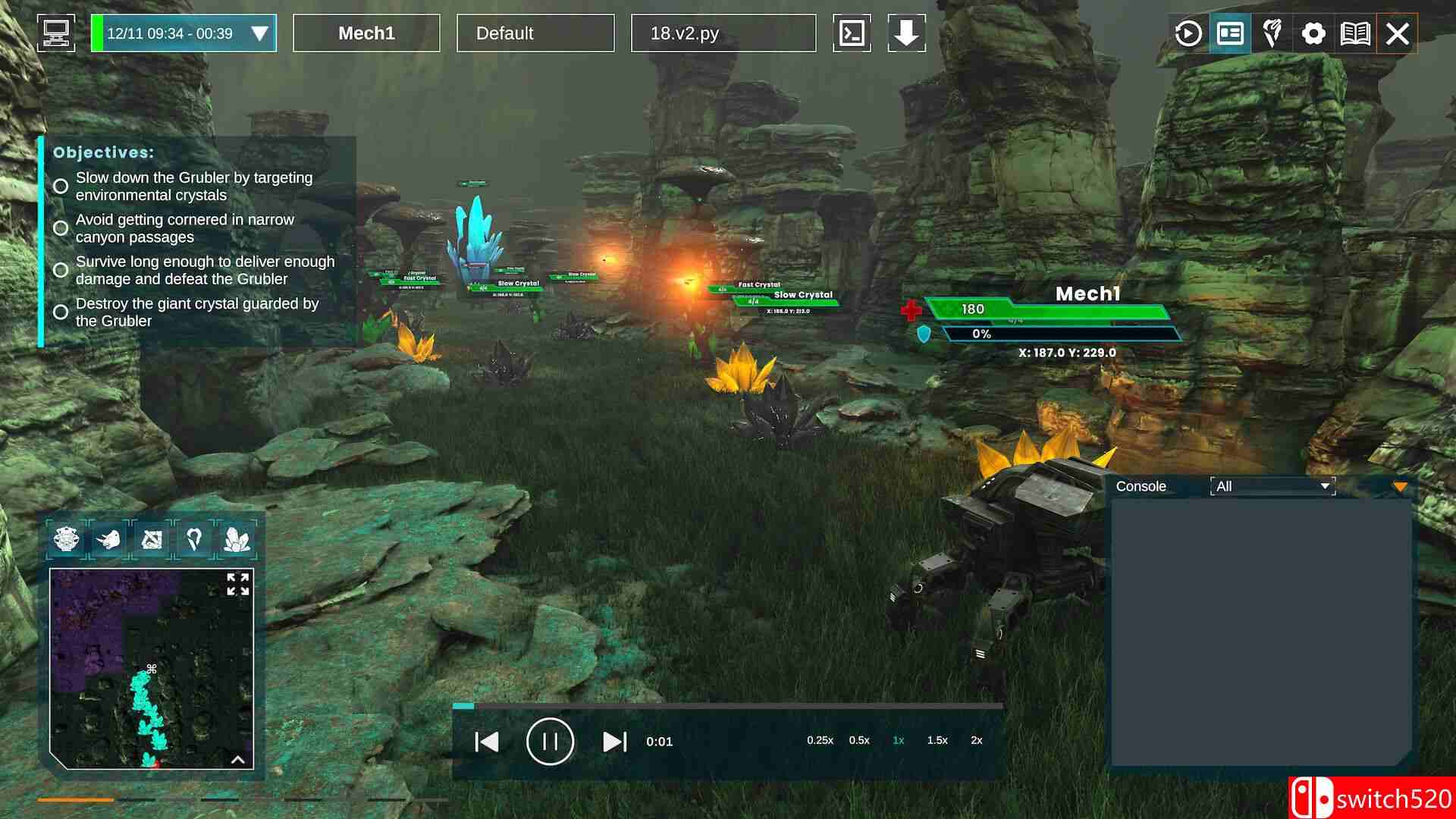Open the console filter All dropdown
The image size is (1456, 819).
pos(1272,486)
